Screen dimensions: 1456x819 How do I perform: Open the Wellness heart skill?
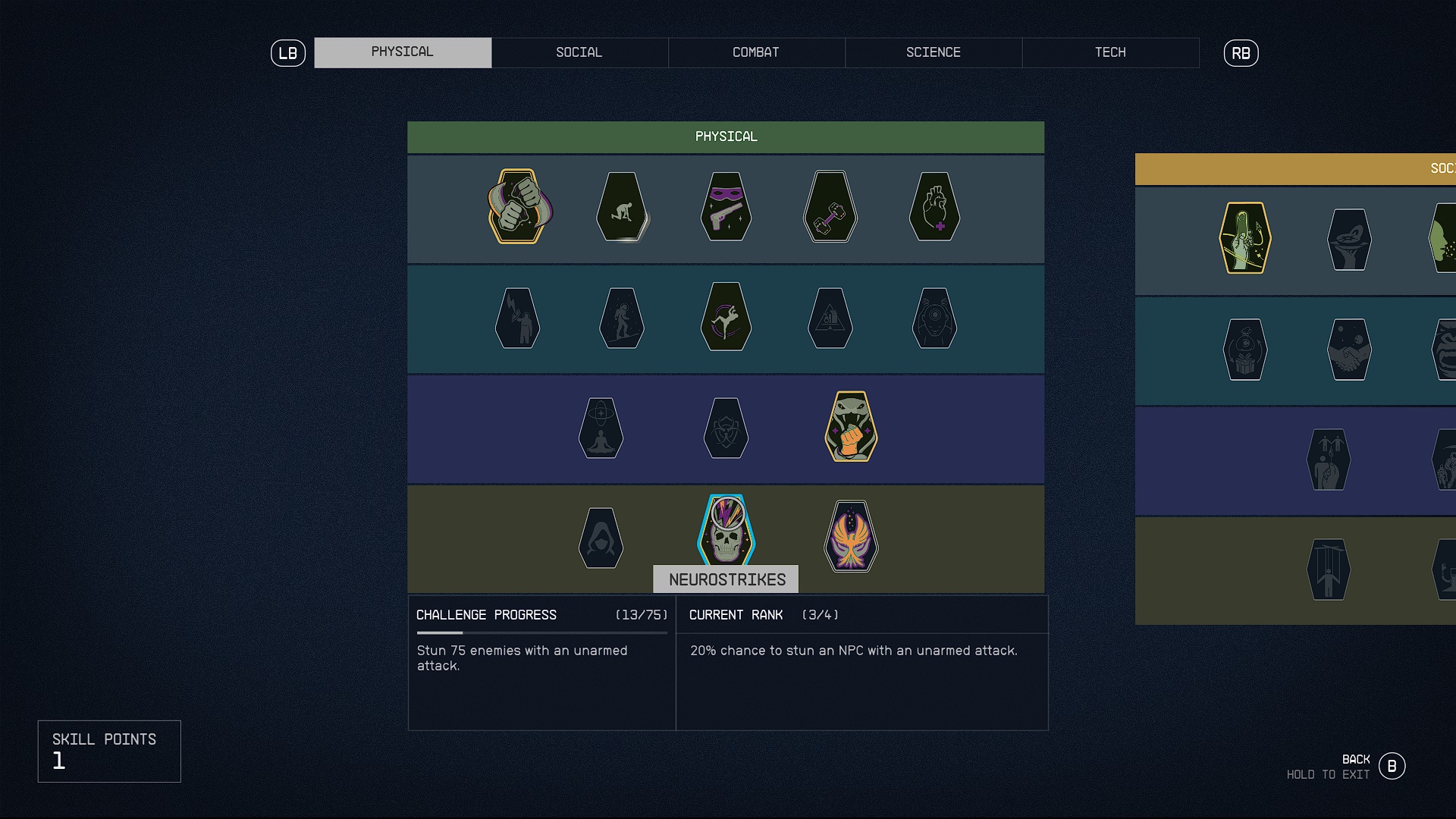point(935,209)
